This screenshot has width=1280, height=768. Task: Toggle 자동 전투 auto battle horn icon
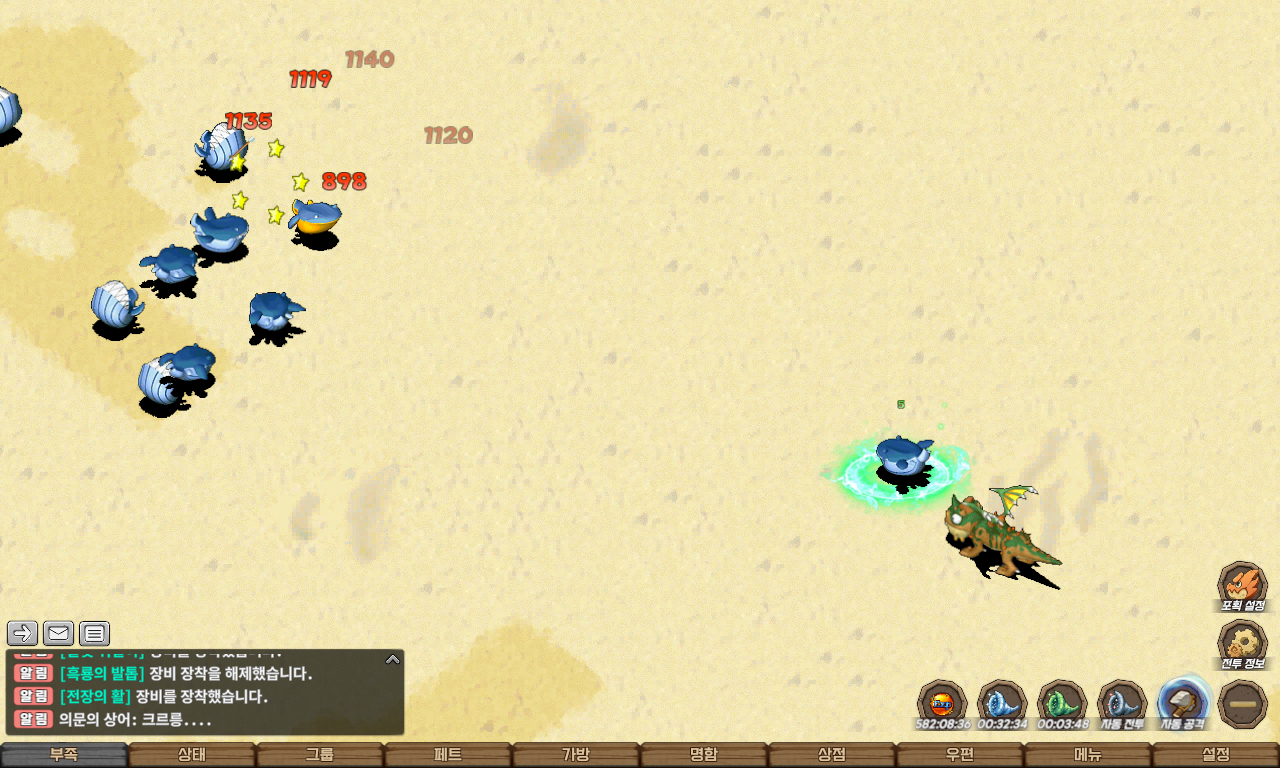pyautogui.click(x=1122, y=702)
